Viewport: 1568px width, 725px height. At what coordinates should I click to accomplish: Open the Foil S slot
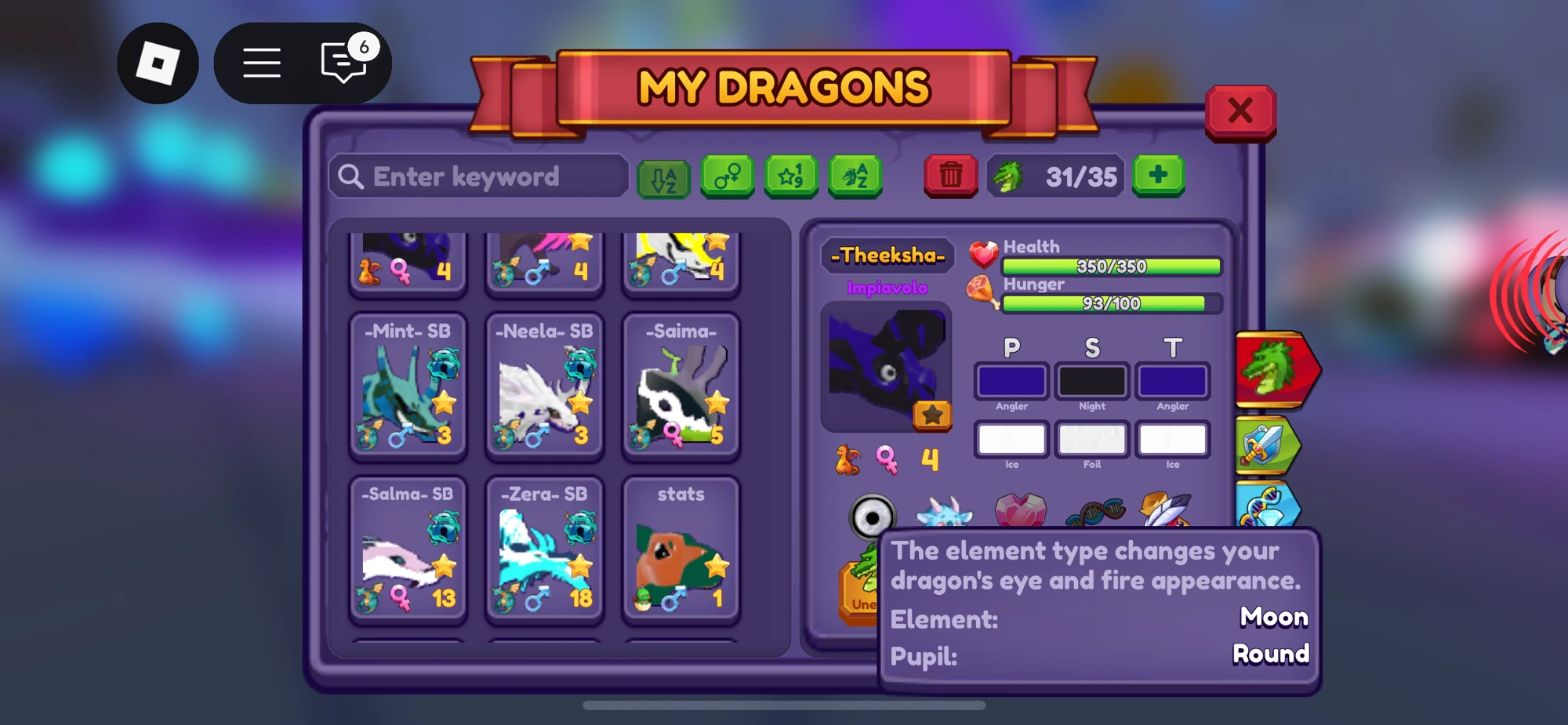(x=1091, y=439)
